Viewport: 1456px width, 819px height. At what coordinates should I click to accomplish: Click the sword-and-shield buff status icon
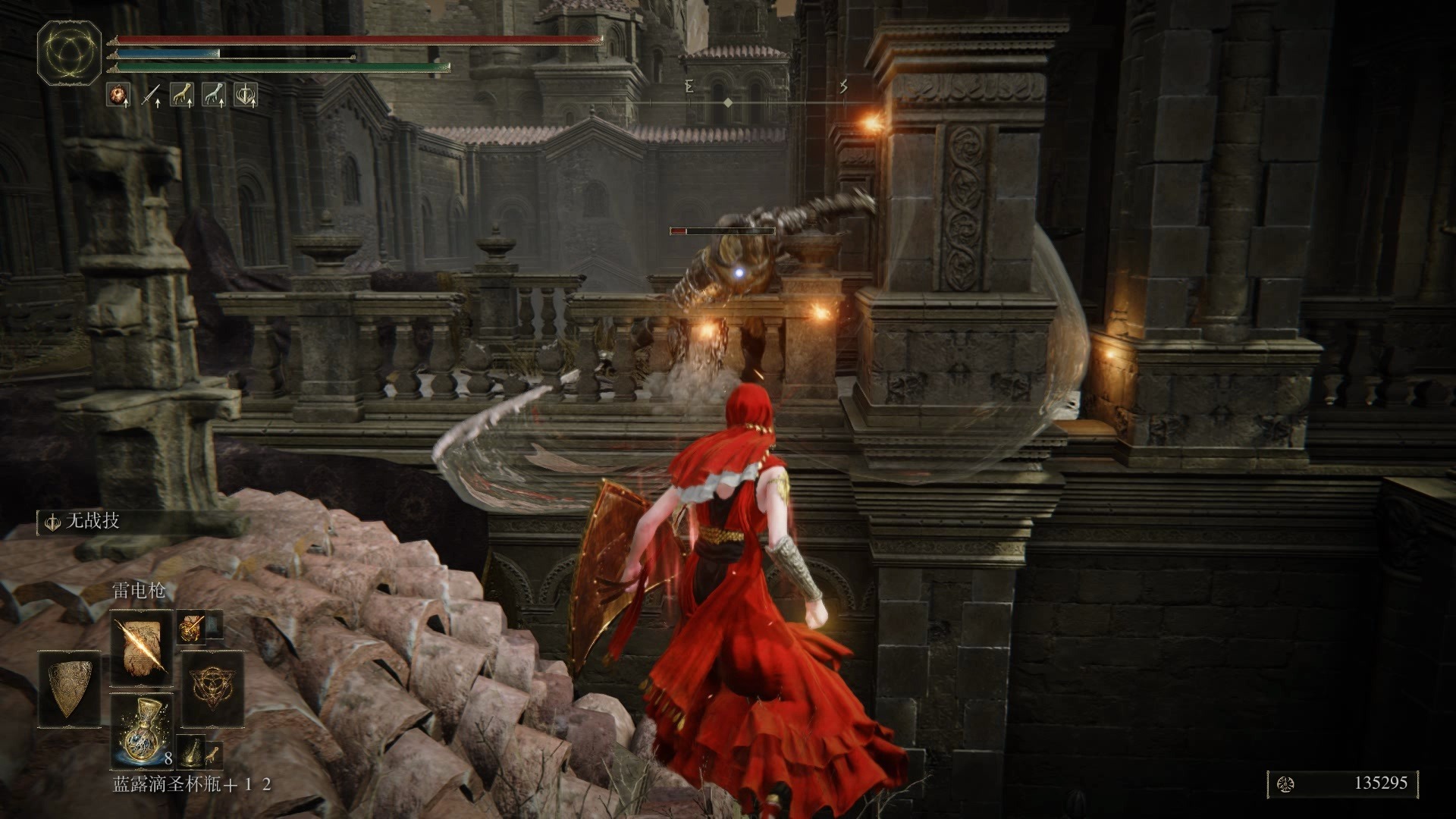tap(246, 95)
